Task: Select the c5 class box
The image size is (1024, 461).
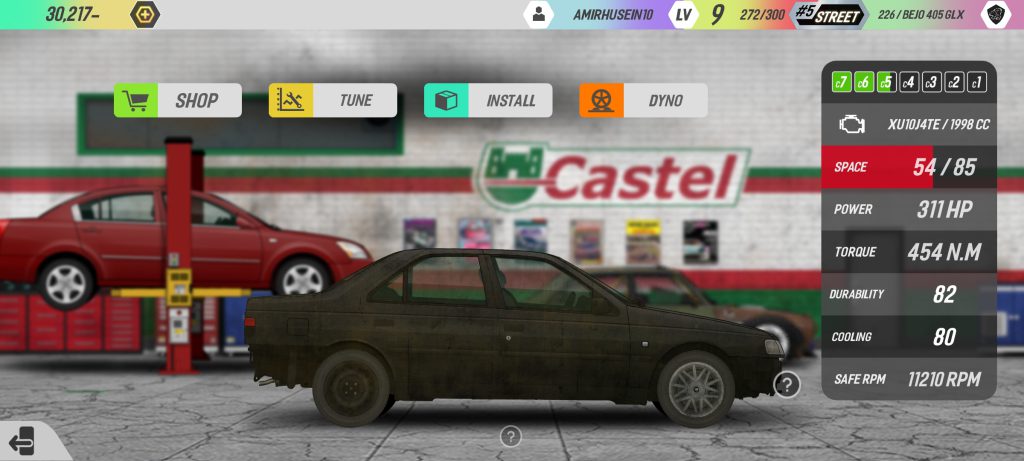Action: pyautogui.click(x=886, y=82)
